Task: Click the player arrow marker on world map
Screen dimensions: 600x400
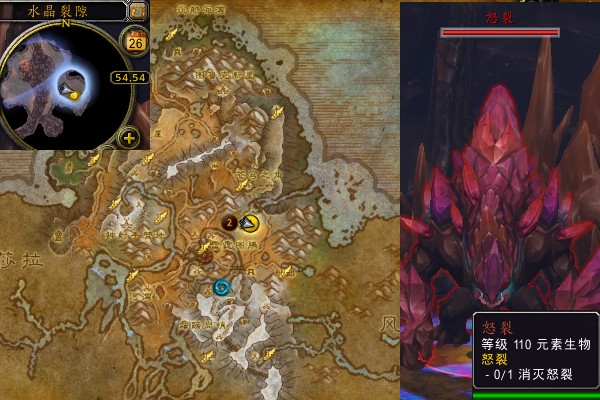Action: pyautogui.click(x=248, y=223)
